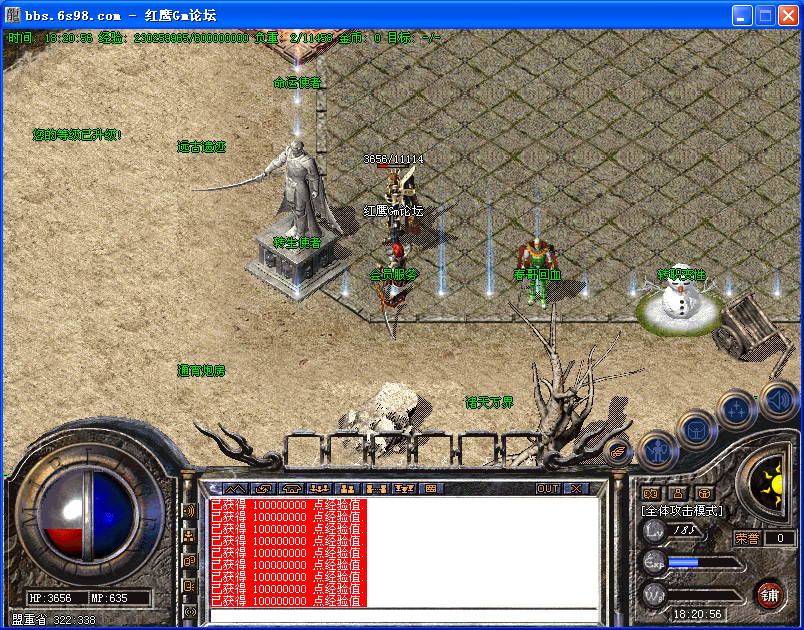Open the telephone icon in chat toolbar
This screenshot has height=630, width=804.
point(292,488)
